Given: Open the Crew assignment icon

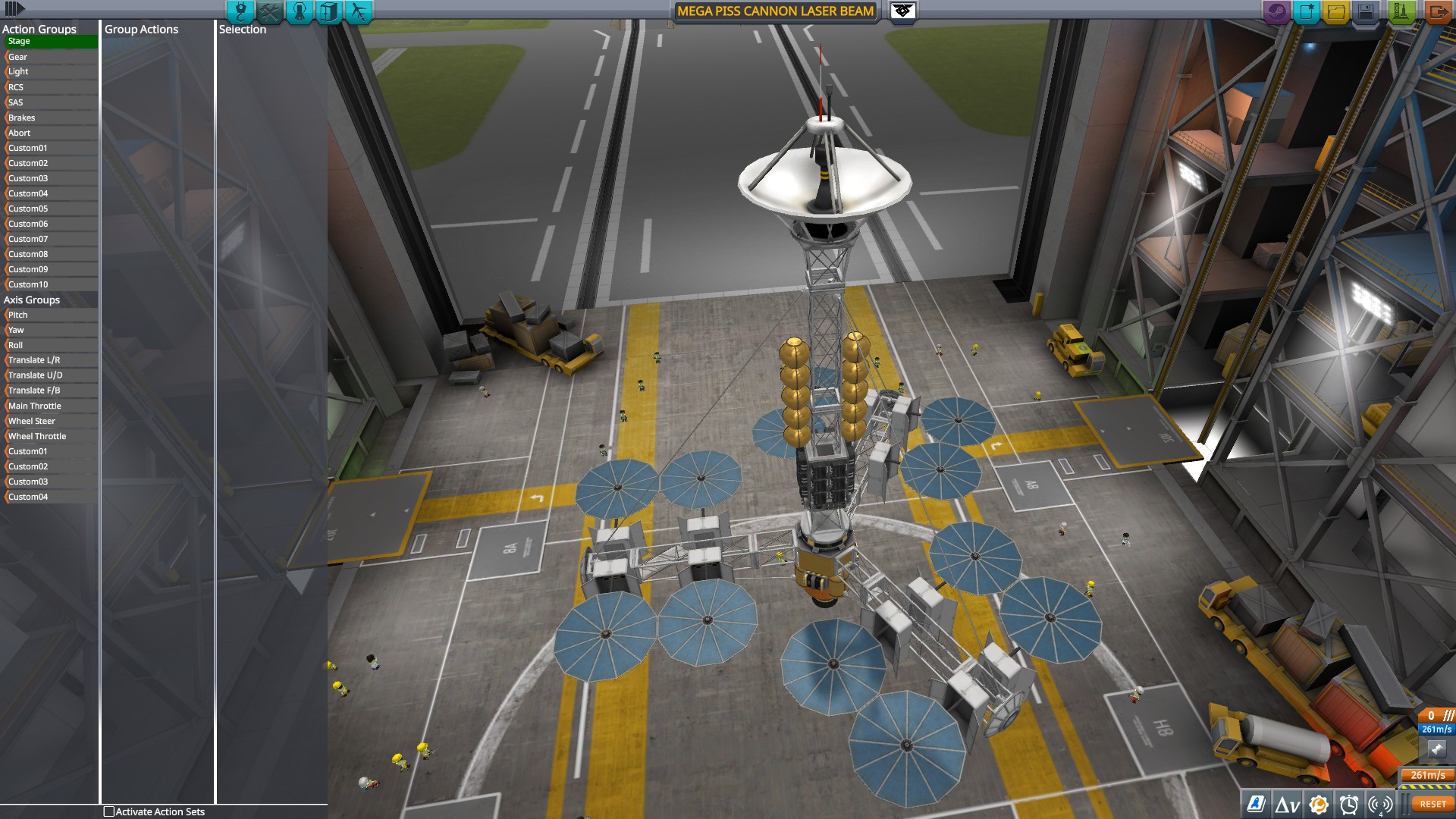Looking at the screenshot, I should tap(299, 12).
